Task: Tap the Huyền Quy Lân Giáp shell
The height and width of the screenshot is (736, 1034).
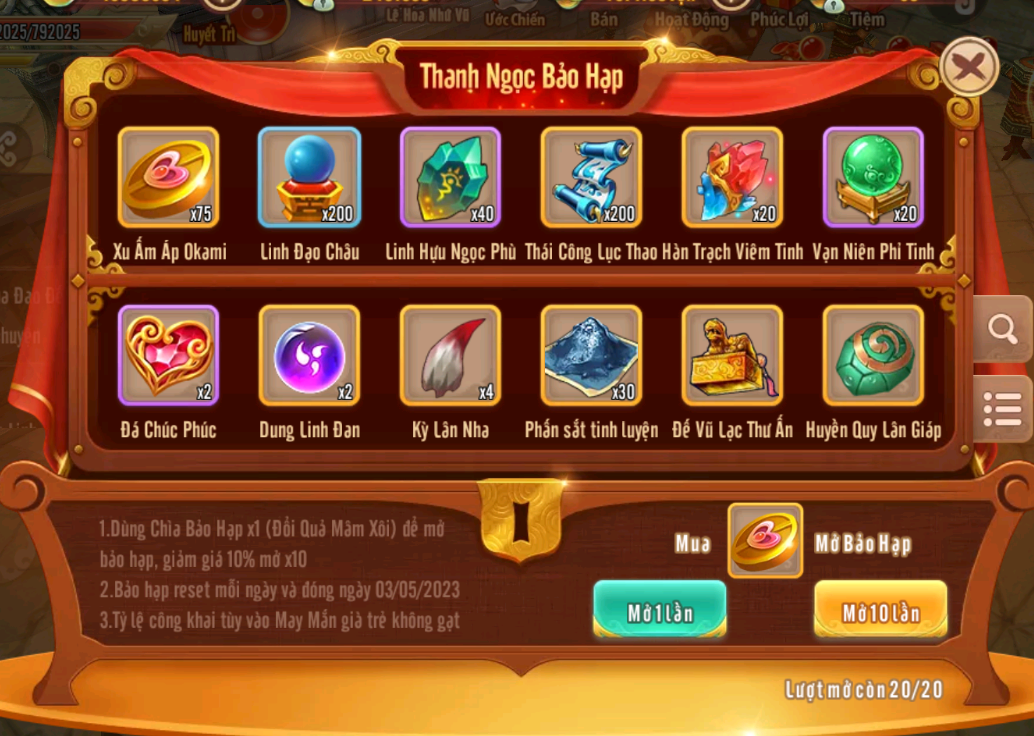Action: coord(873,355)
